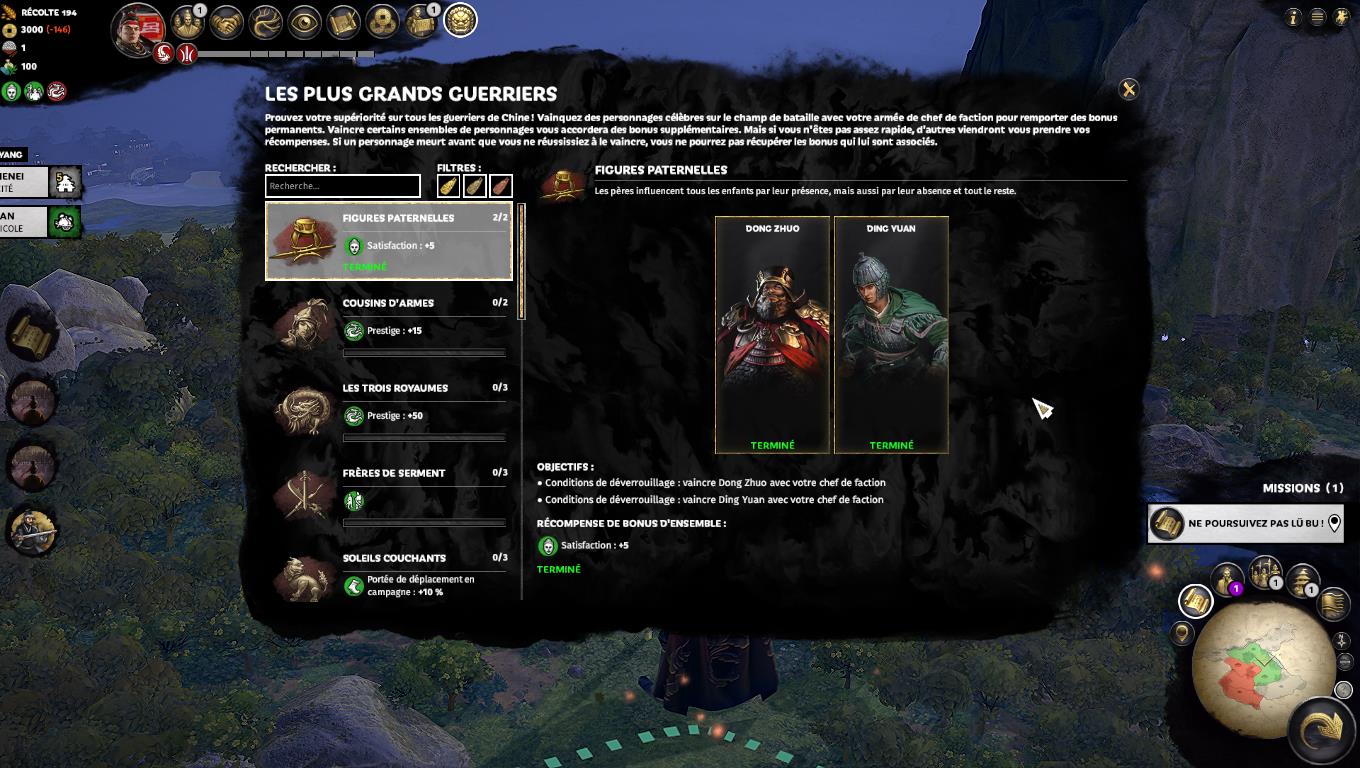
Task: Open the family tree icon
Action: point(266,22)
